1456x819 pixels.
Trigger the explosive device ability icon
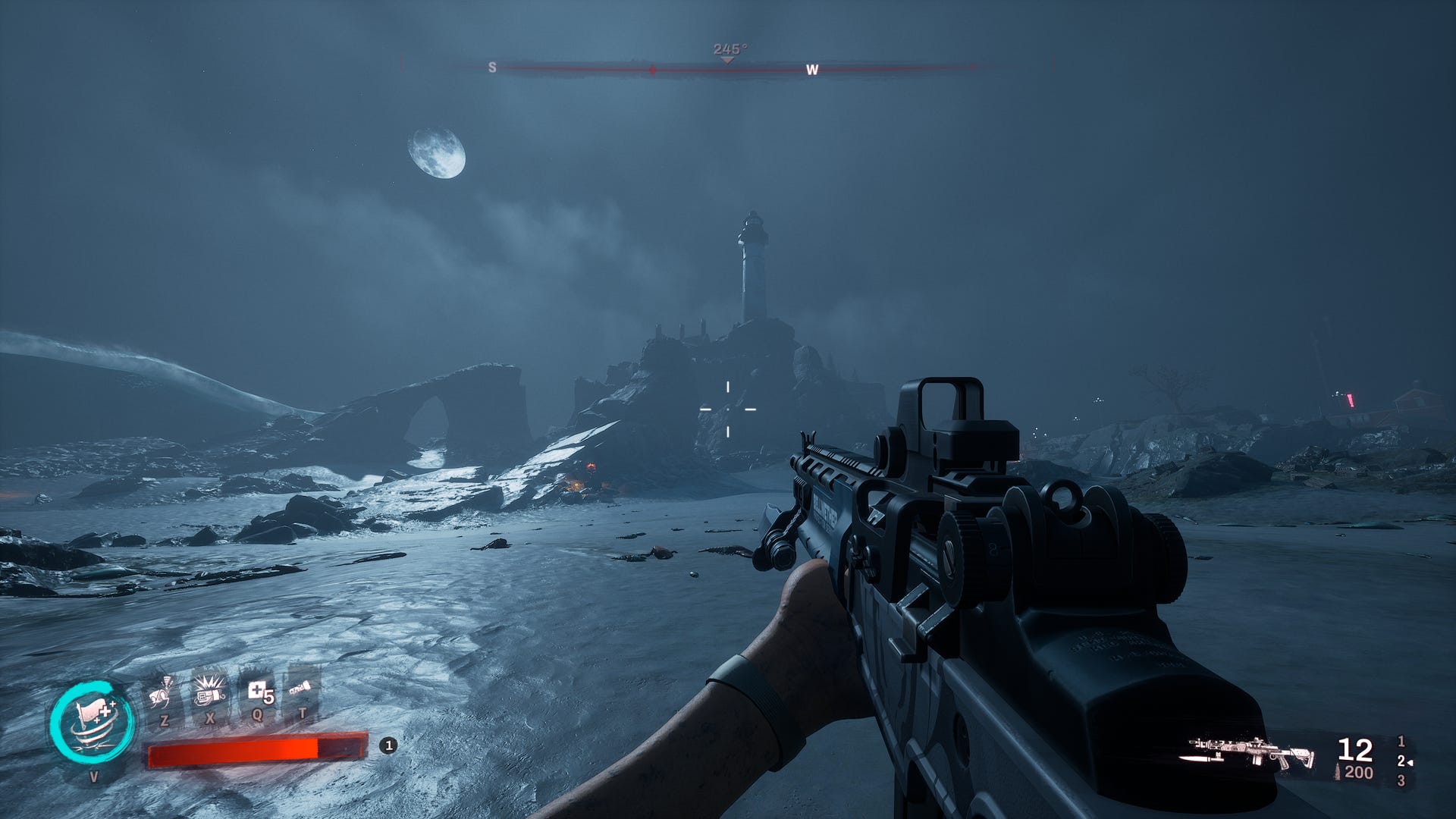click(209, 692)
